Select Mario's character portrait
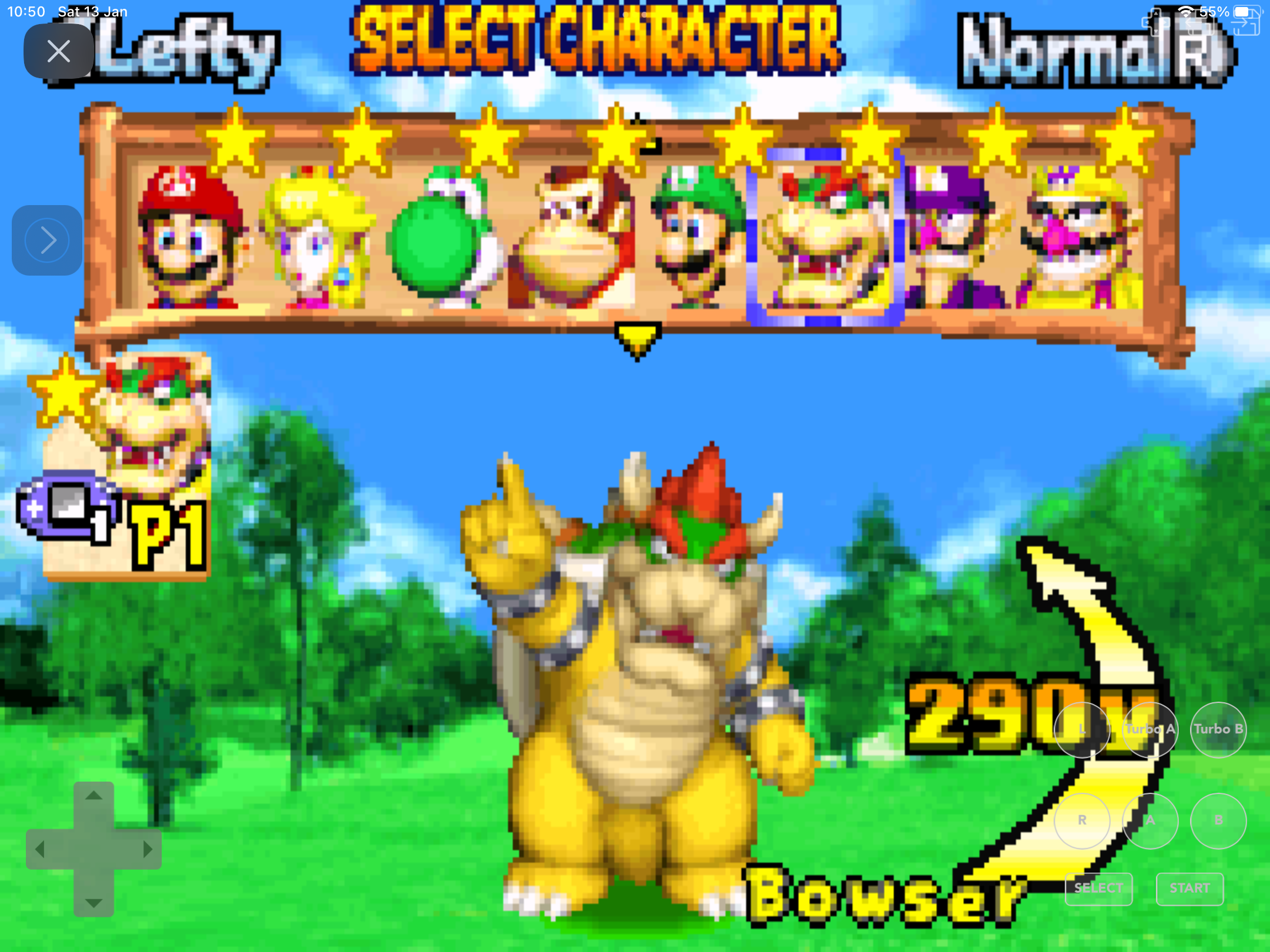Image resolution: width=1270 pixels, height=952 pixels. click(x=188, y=241)
